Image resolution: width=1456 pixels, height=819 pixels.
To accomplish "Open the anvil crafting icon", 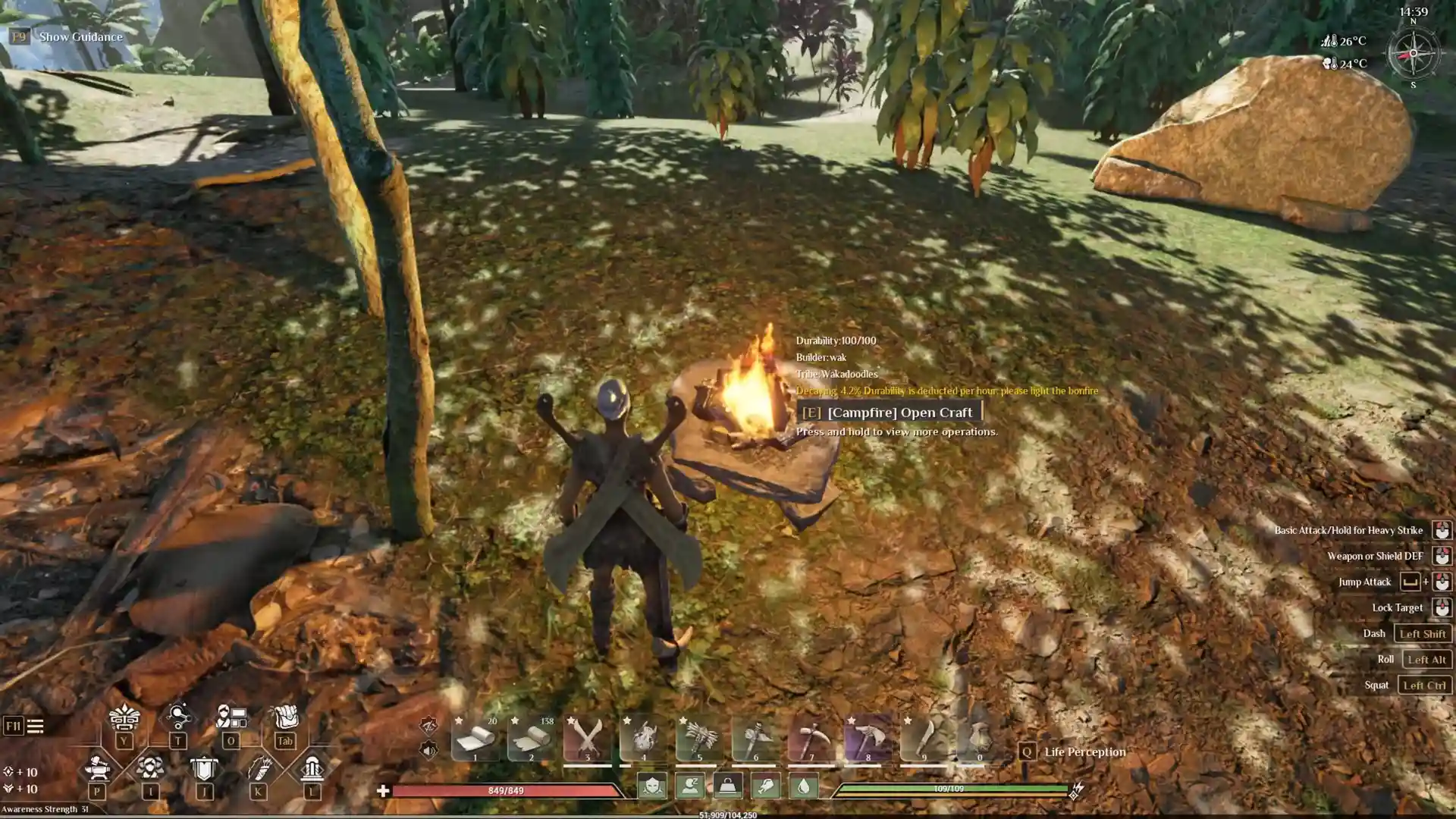I will [x=97, y=768].
